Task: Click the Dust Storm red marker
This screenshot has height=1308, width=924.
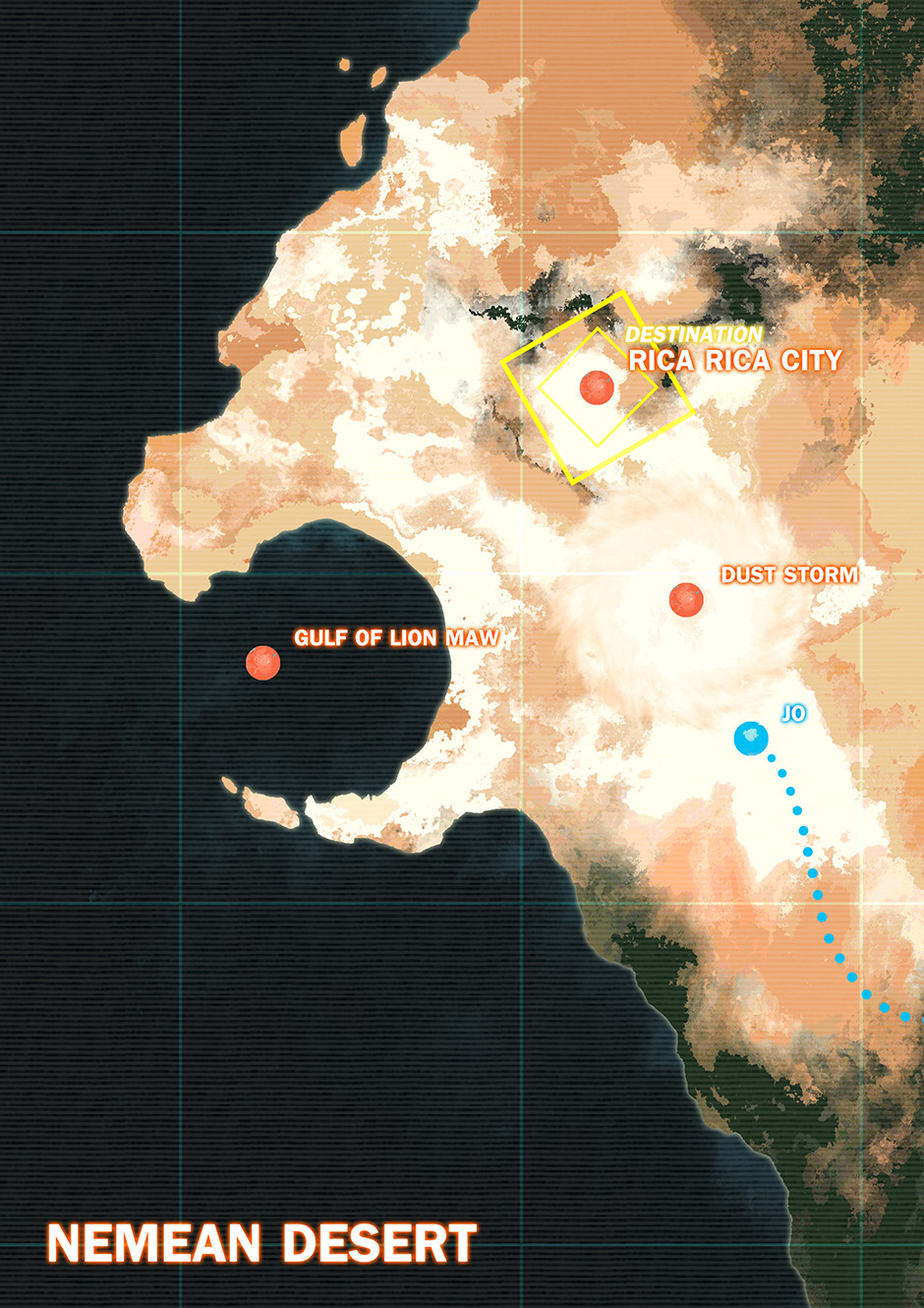Action: pyautogui.click(x=686, y=599)
